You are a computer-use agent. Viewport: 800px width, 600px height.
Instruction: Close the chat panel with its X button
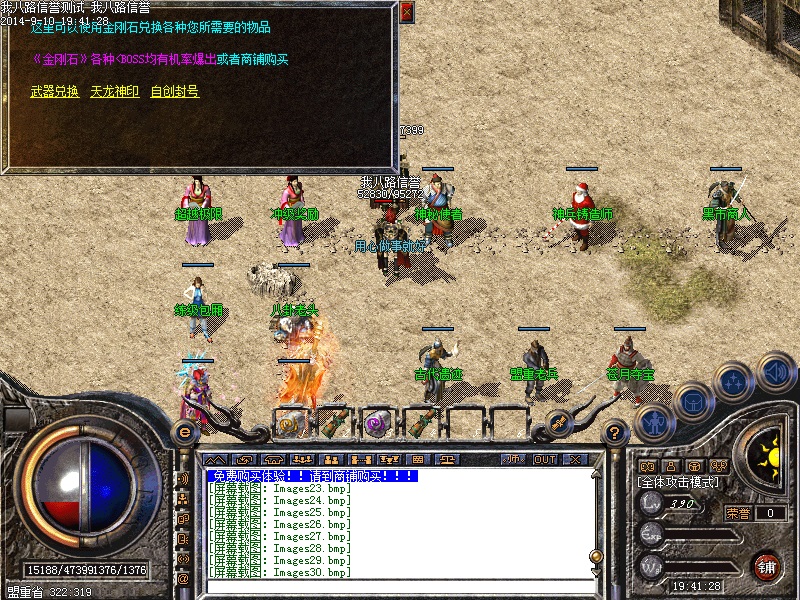pyautogui.click(x=574, y=459)
